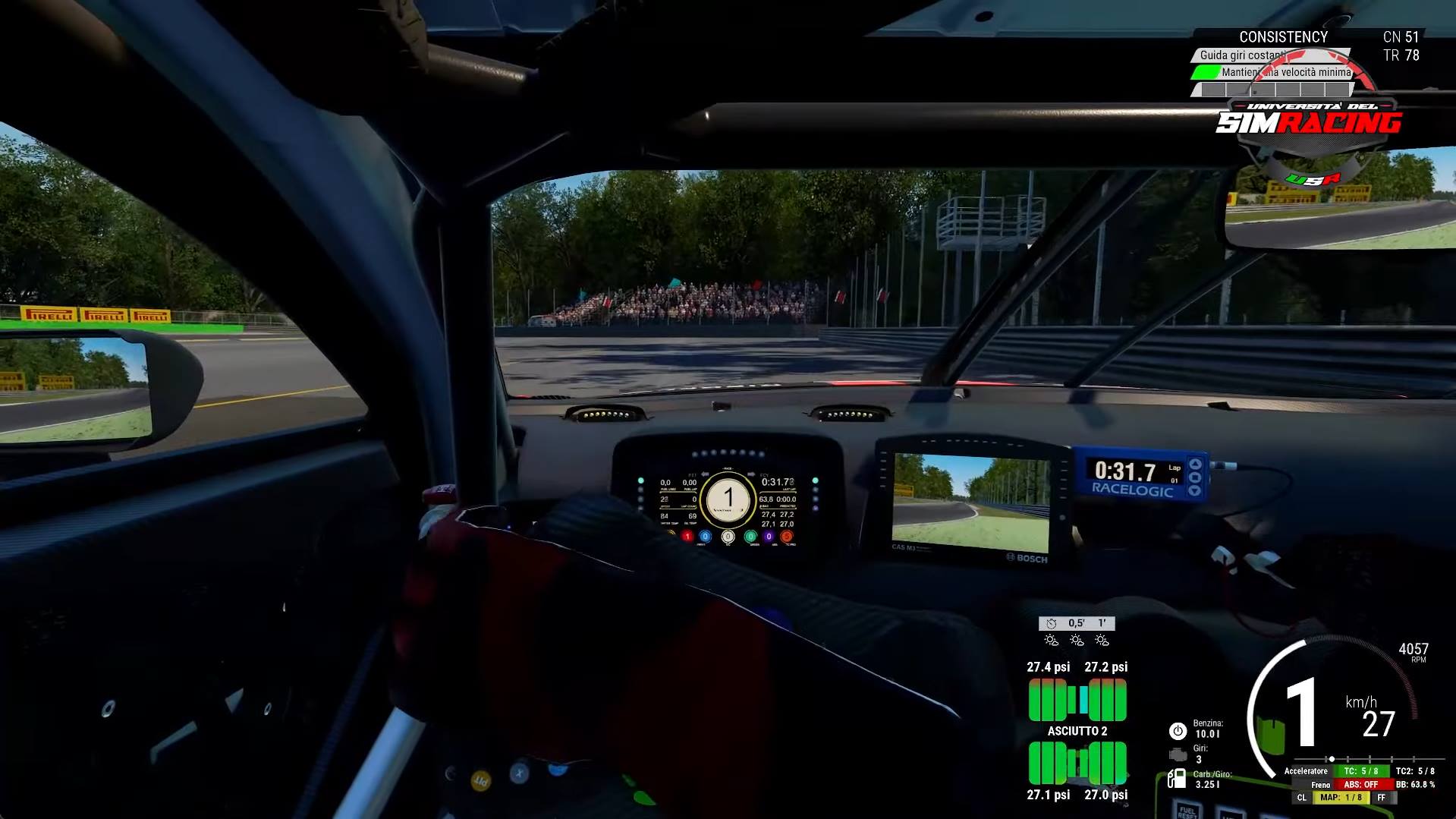This screenshot has height=819, width=1456.
Task: Click the engine status icon
Action: point(1177,754)
